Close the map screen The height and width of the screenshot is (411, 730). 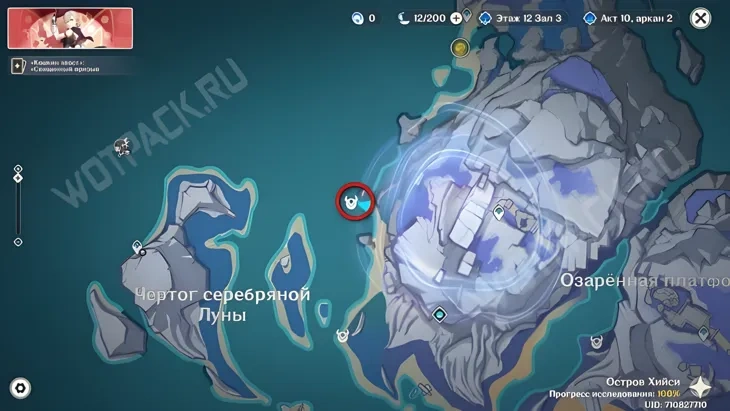point(701,18)
